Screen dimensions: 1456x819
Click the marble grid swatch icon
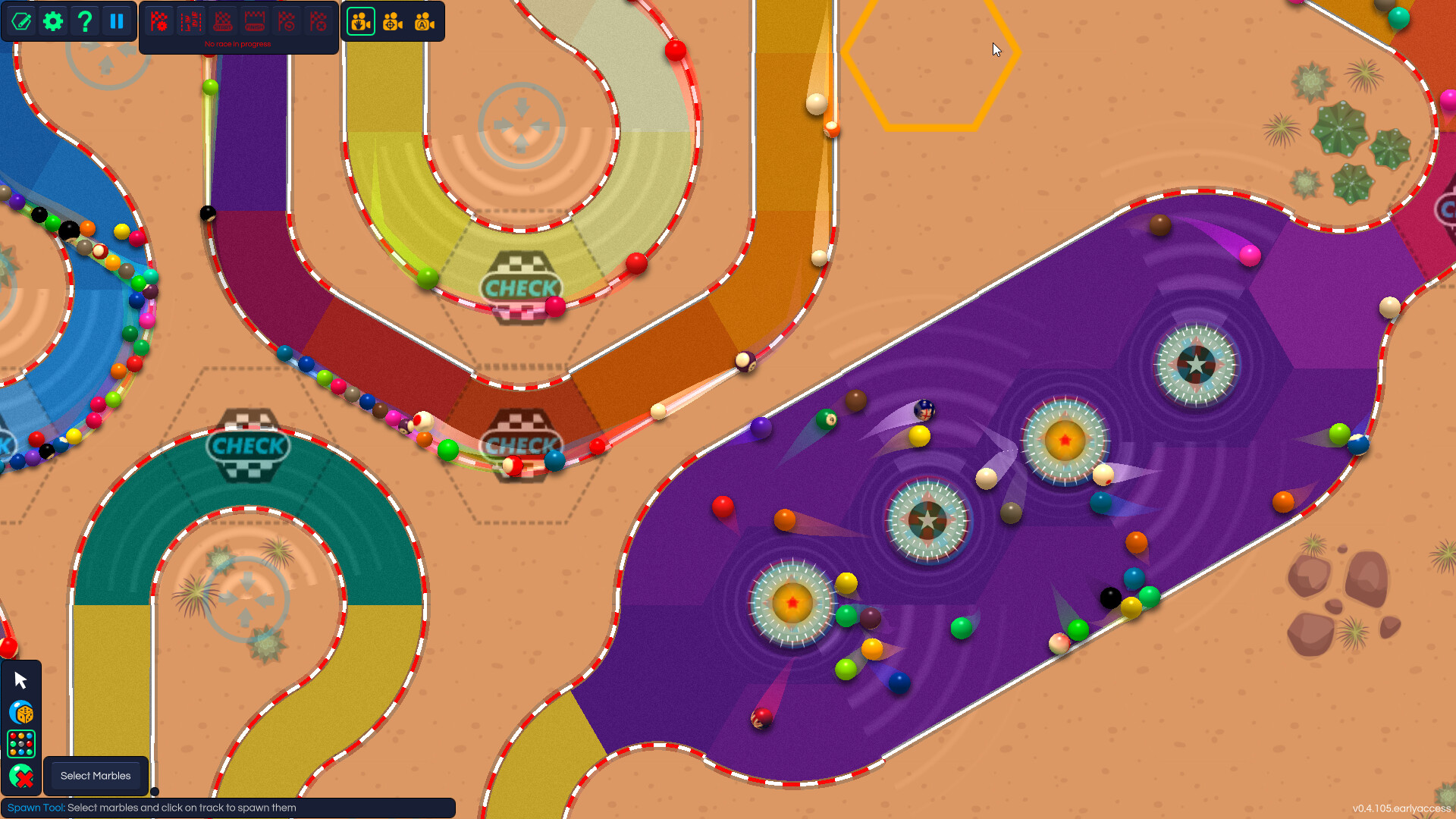point(20,745)
